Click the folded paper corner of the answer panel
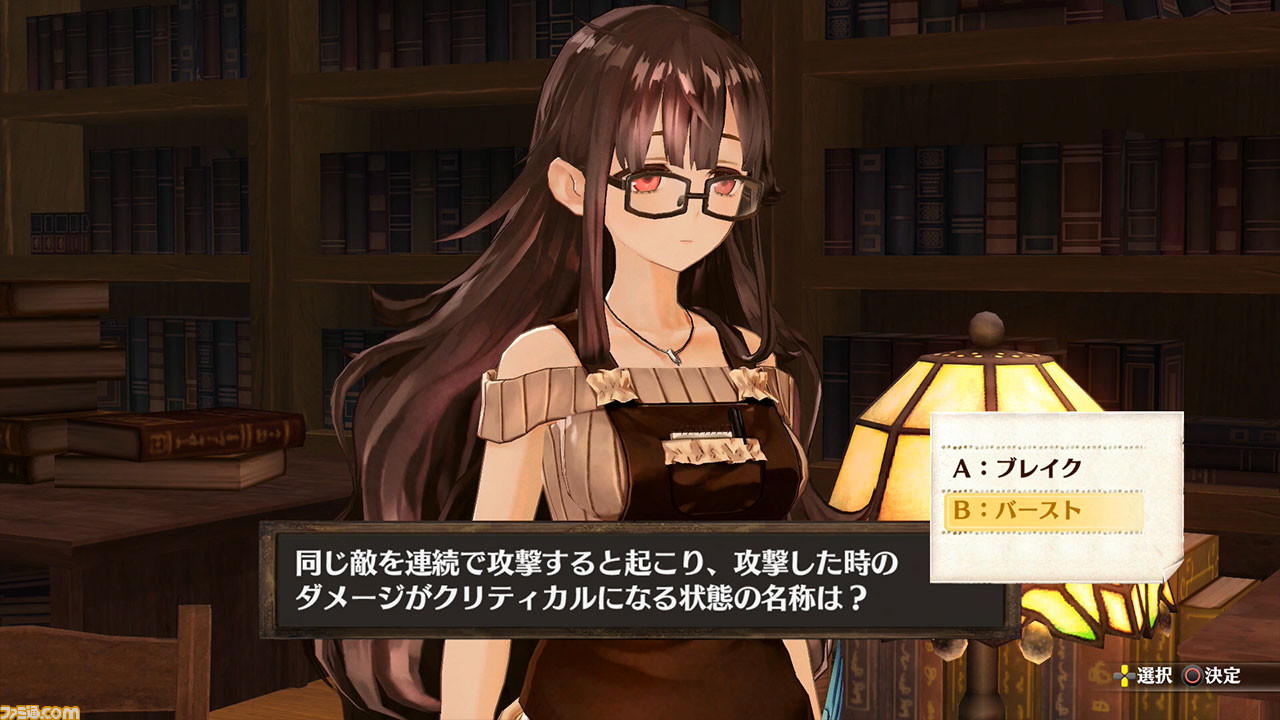The image size is (1280, 720). [1170, 570]
